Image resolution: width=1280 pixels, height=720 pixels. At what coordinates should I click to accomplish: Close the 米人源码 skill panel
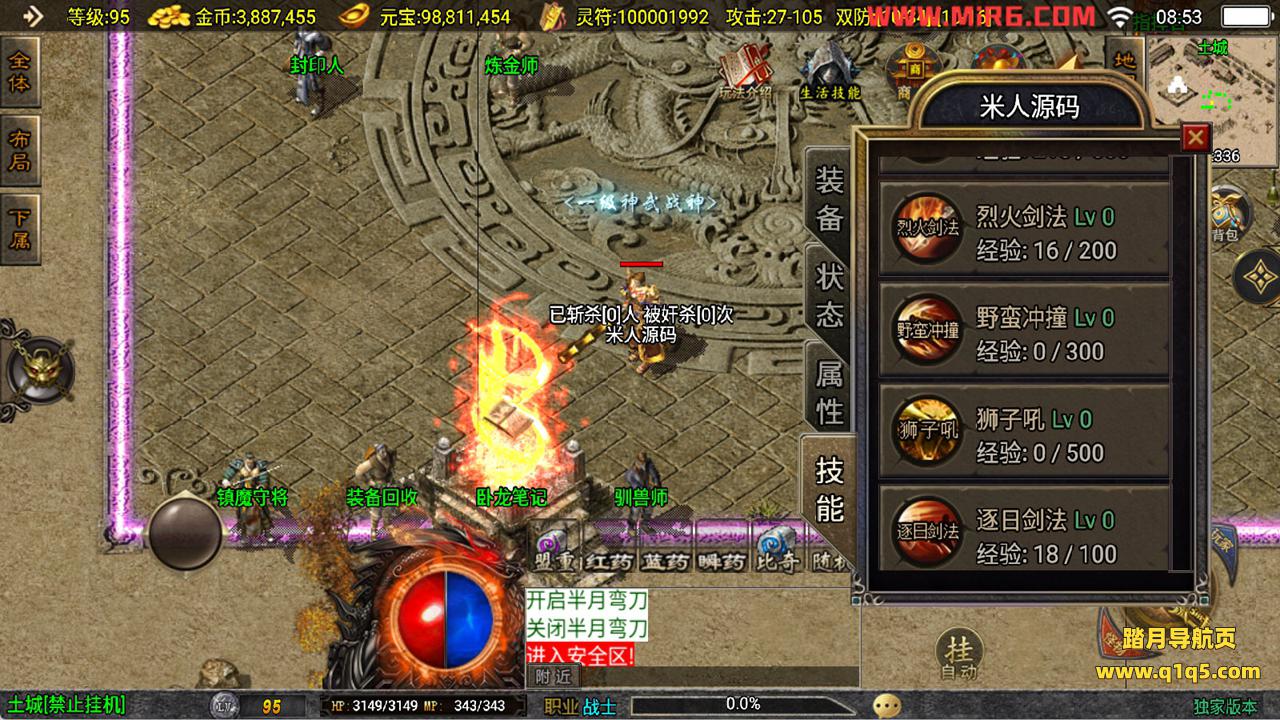click(x=1195, y=137)
